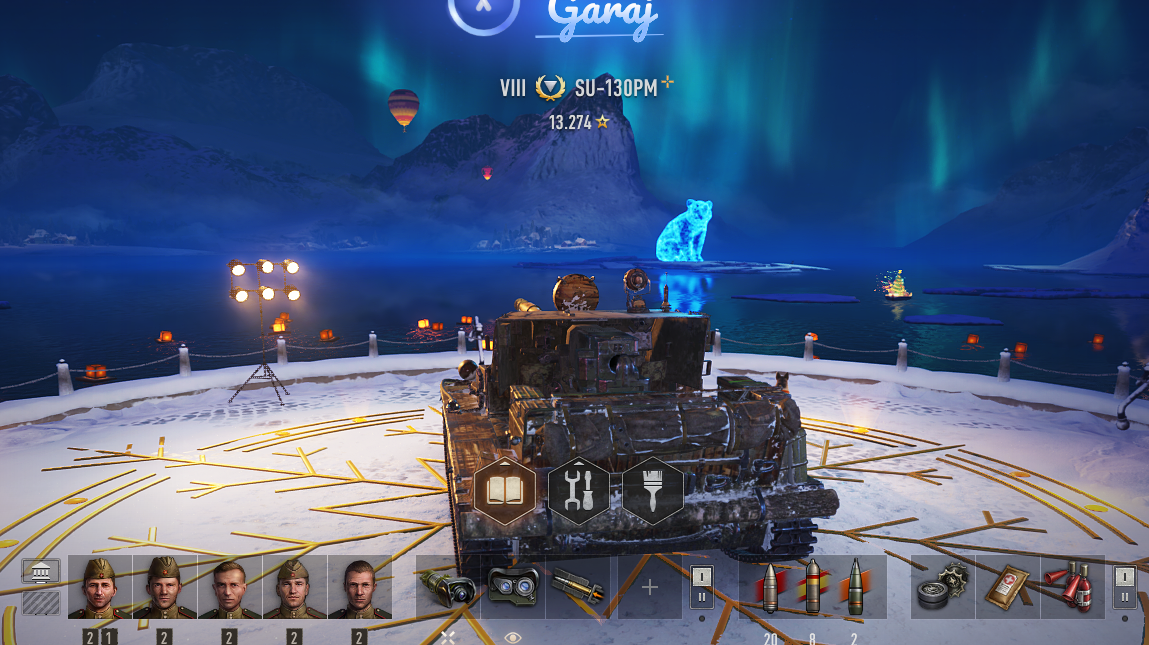Select the gun rammer equipment slot
Viewport: 1149px width, 645px height.
(x=578, y=587)
